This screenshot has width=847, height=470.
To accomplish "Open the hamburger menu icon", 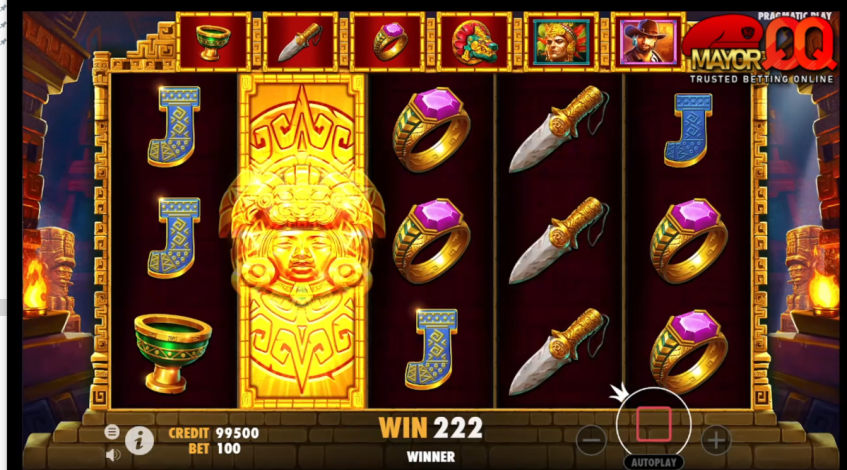I will click(112, 432).
